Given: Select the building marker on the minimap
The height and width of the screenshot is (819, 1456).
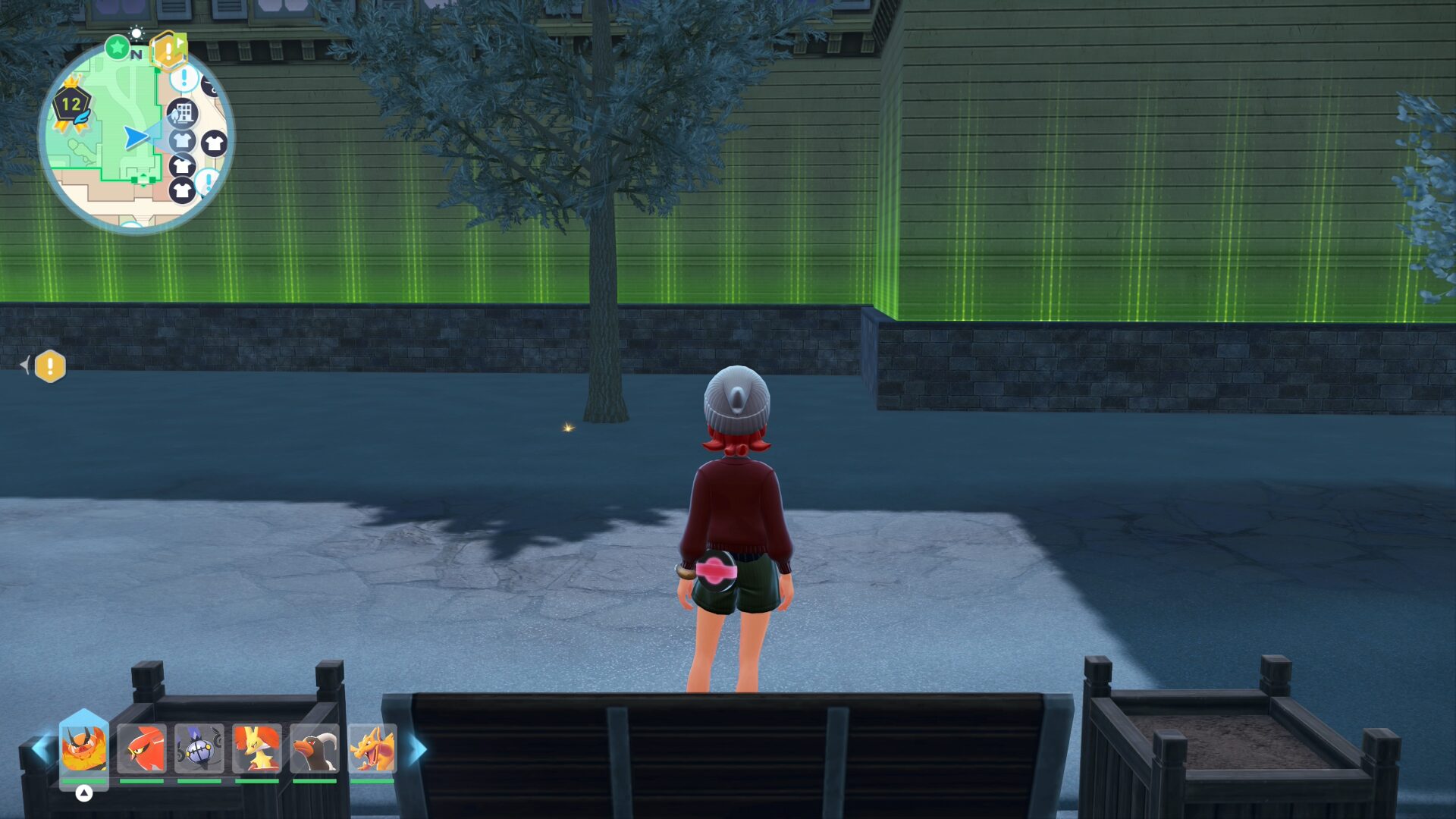Looking at the screenshot, I should [x=182, y=114].
